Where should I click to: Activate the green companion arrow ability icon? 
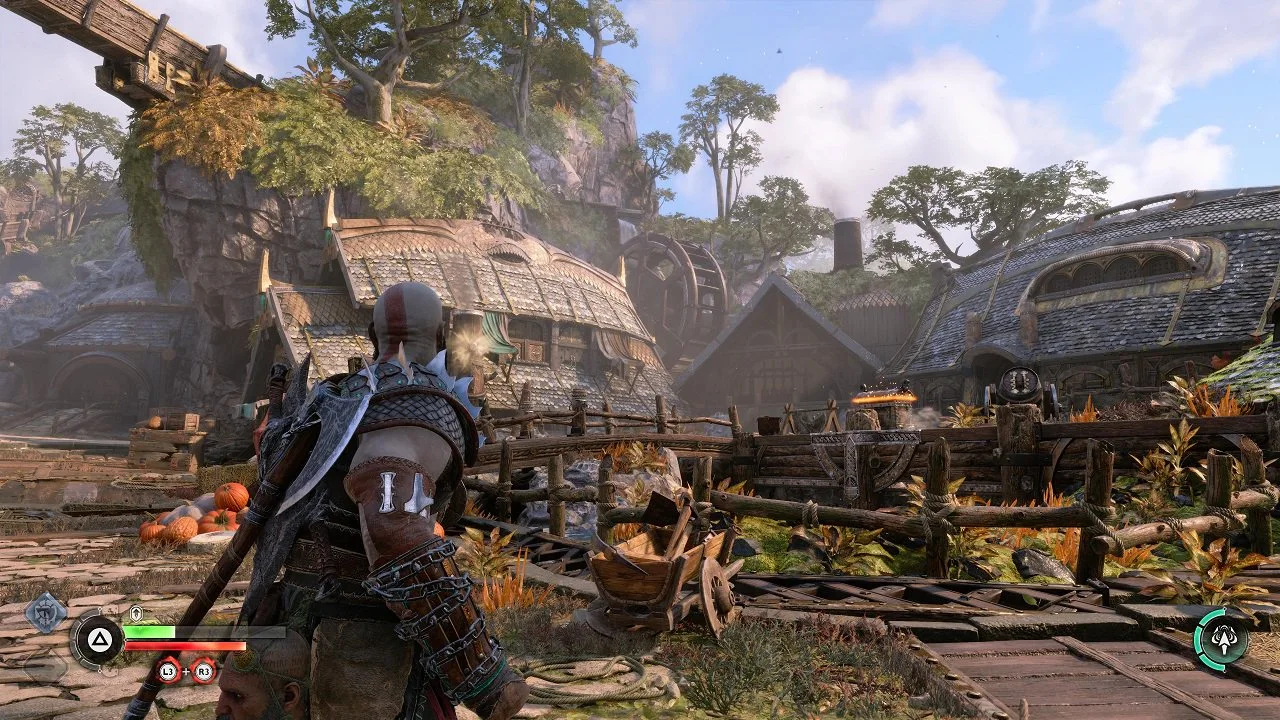pos(1221,639)
